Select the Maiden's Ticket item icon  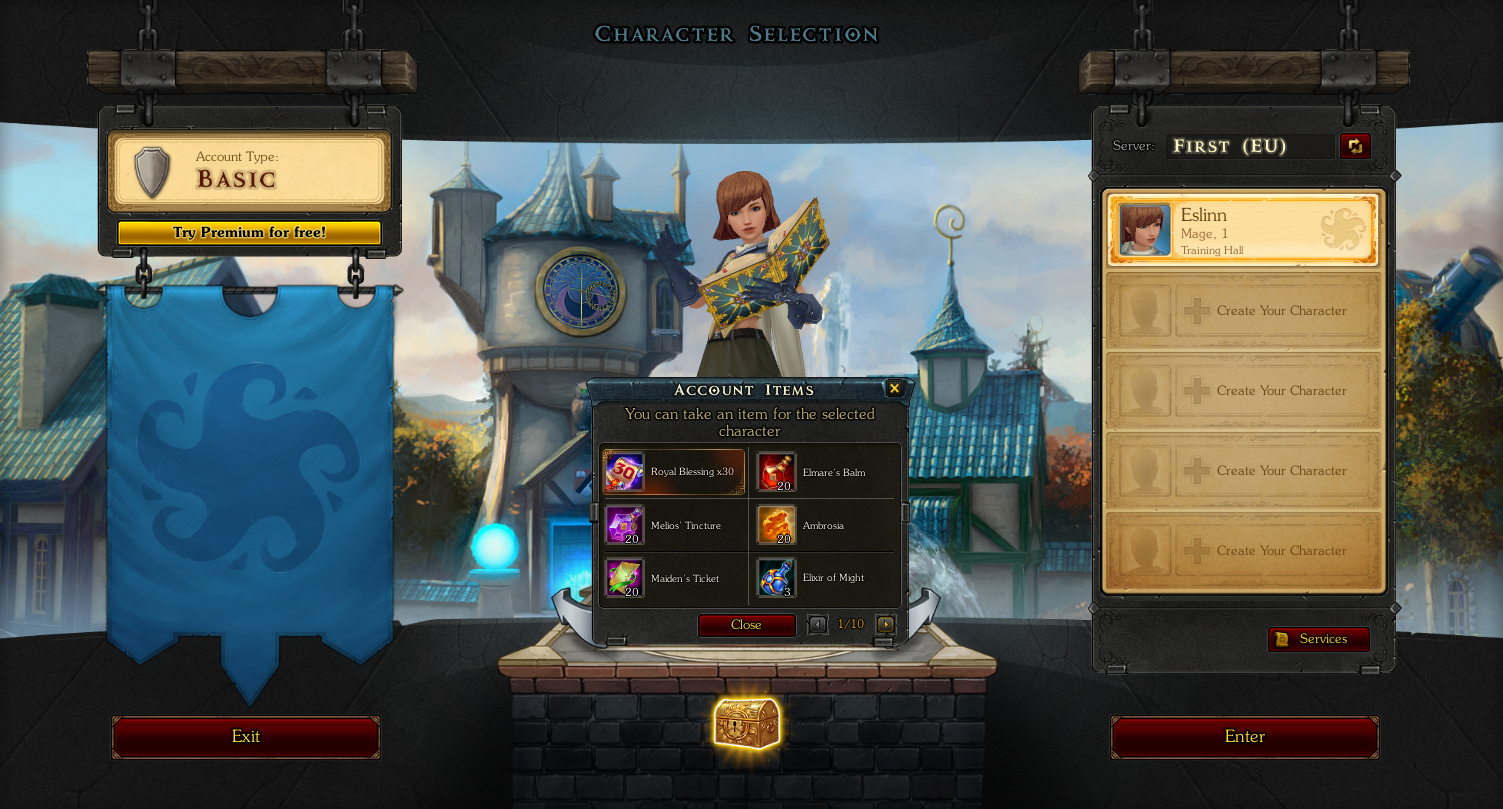[624, 578]
